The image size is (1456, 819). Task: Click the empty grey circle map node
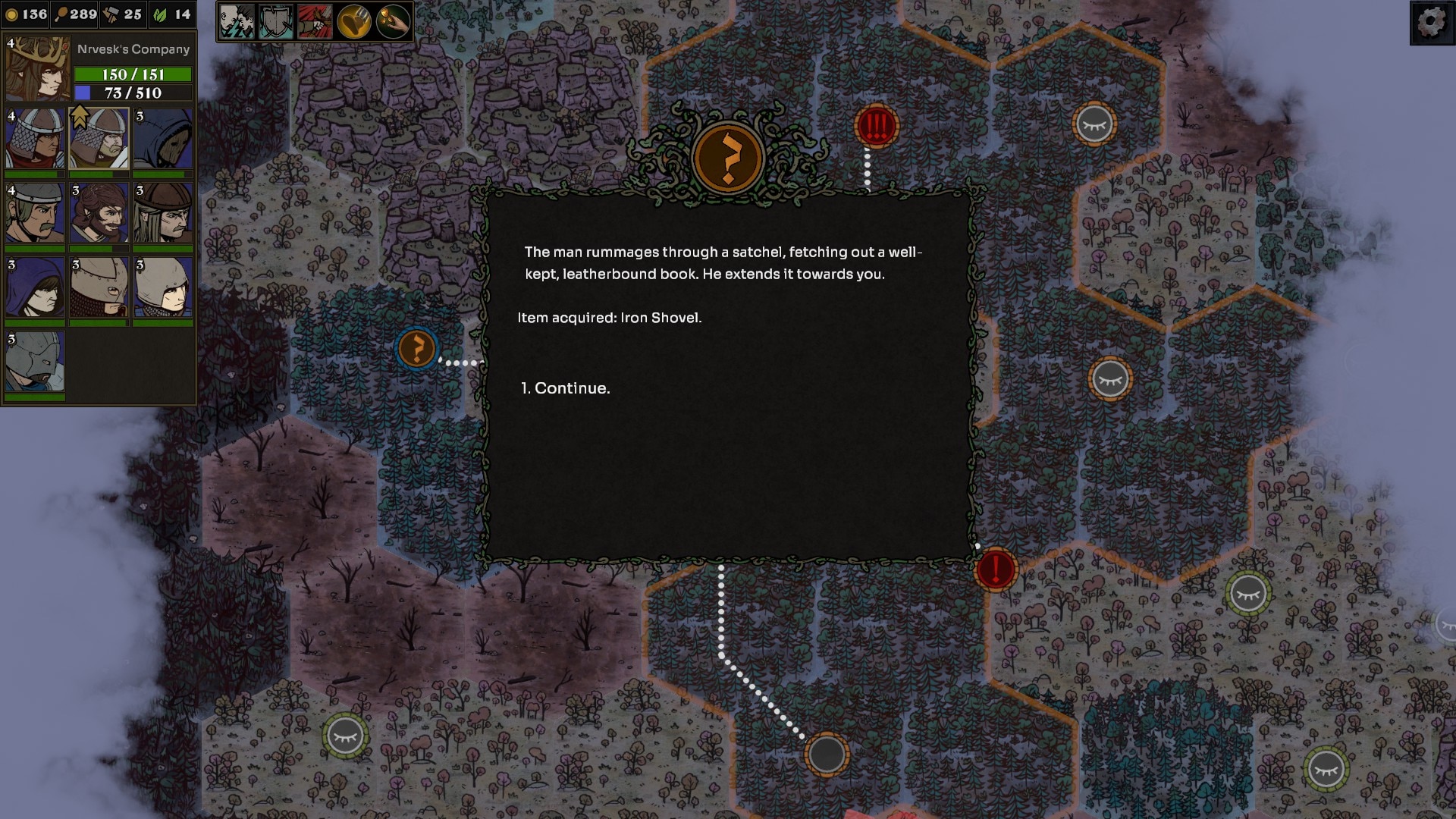pyautogui.click(x=827, y=754)
